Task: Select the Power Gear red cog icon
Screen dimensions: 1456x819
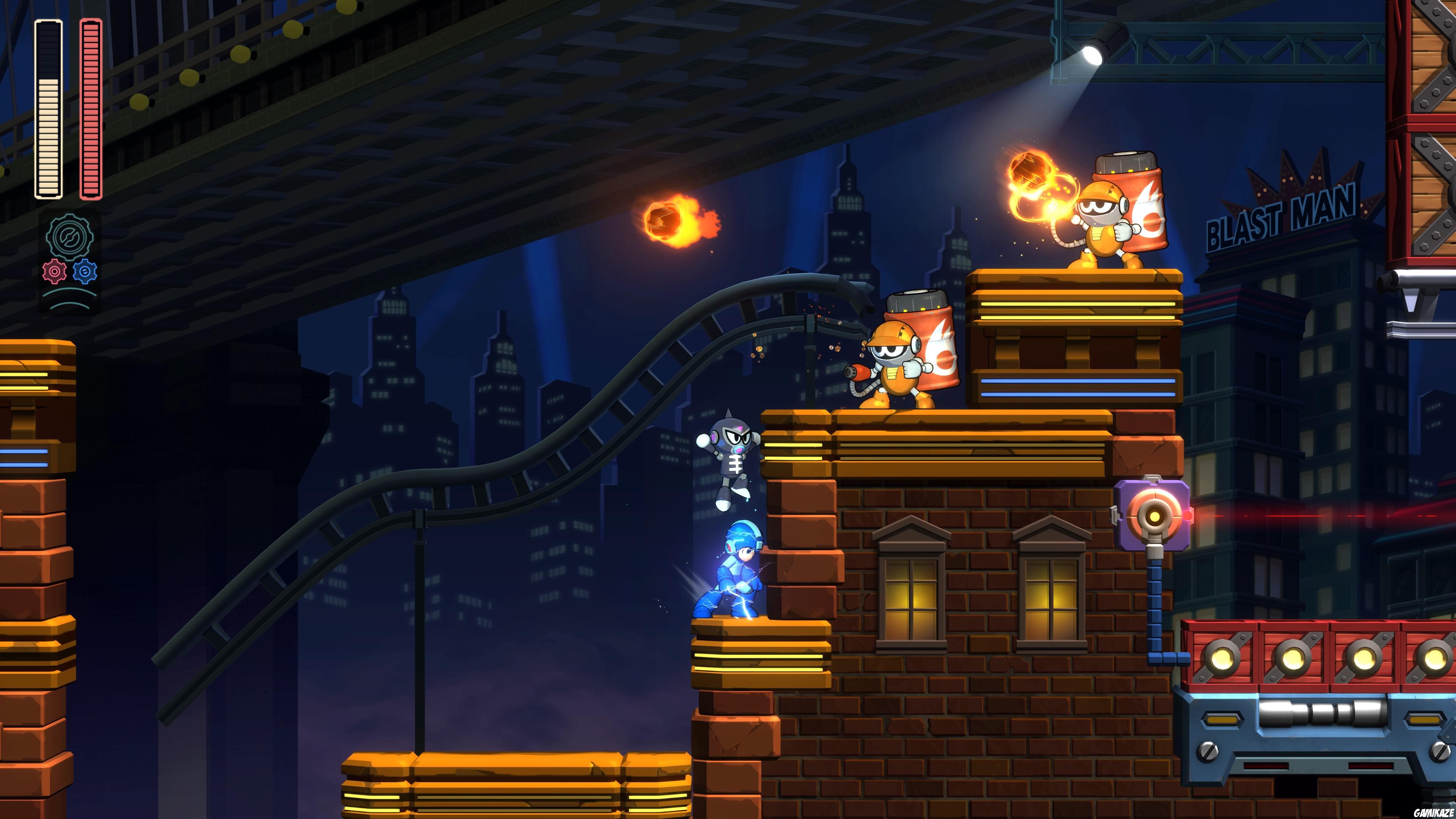Action: point(55,271)
